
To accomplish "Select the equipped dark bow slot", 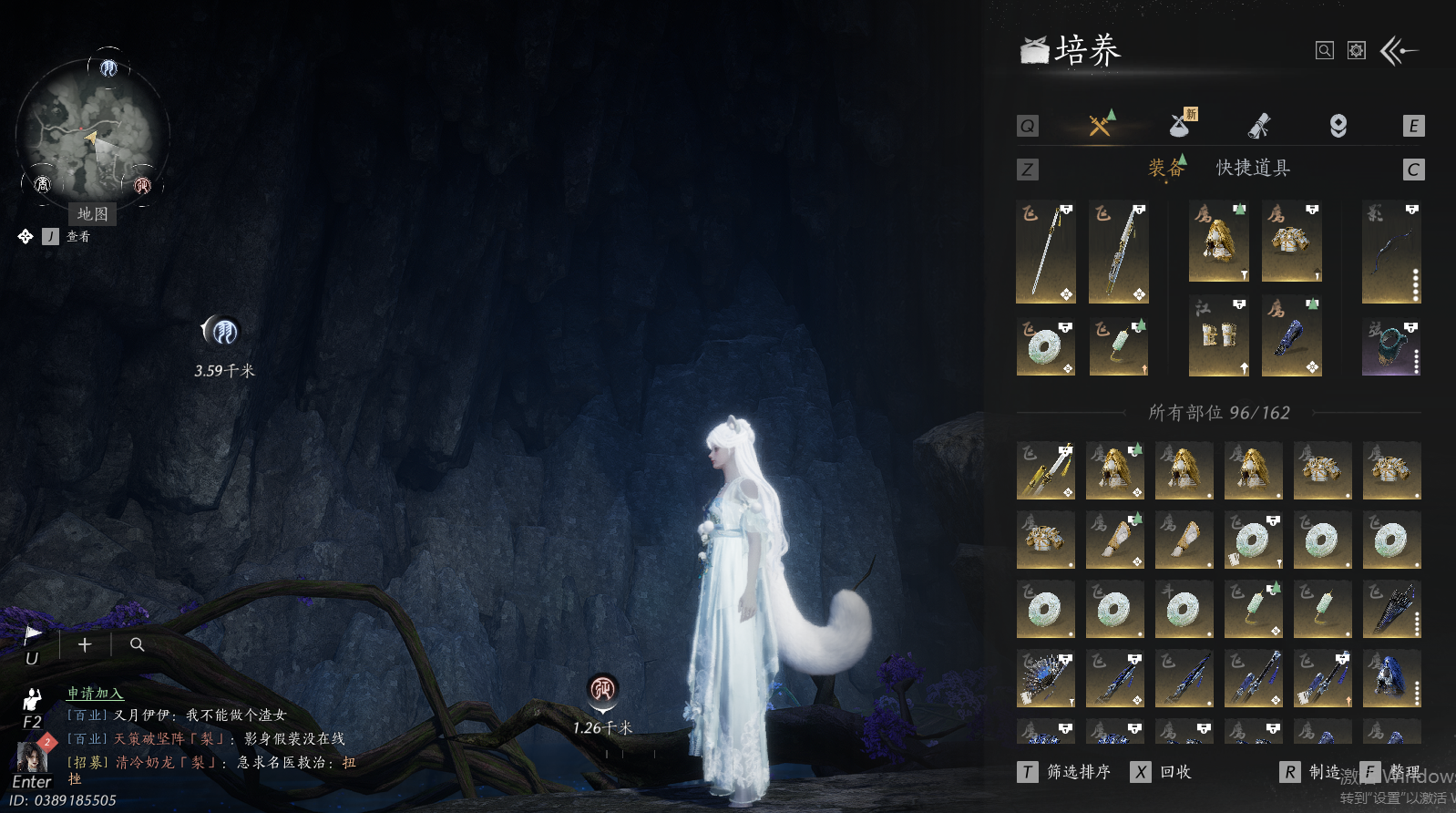I will pyautogui.click(x=1391, y=252).
